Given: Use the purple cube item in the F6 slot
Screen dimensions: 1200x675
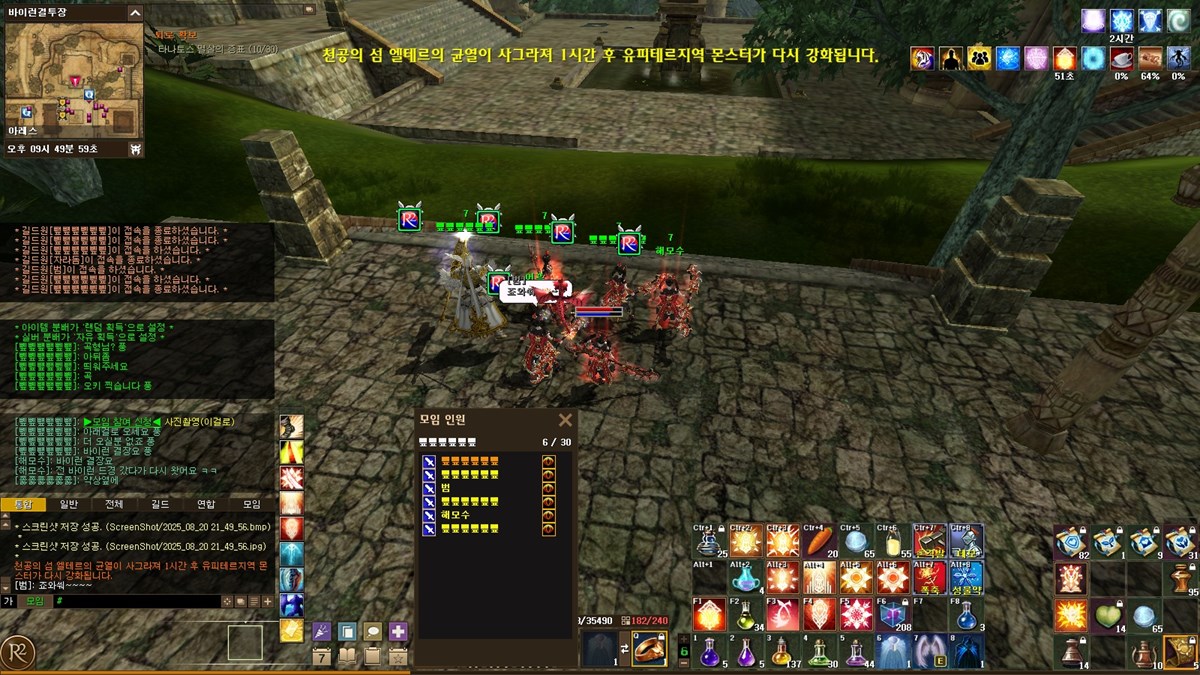Looking at the screenshot, I should pyautogui.click(x=892, y=615).
